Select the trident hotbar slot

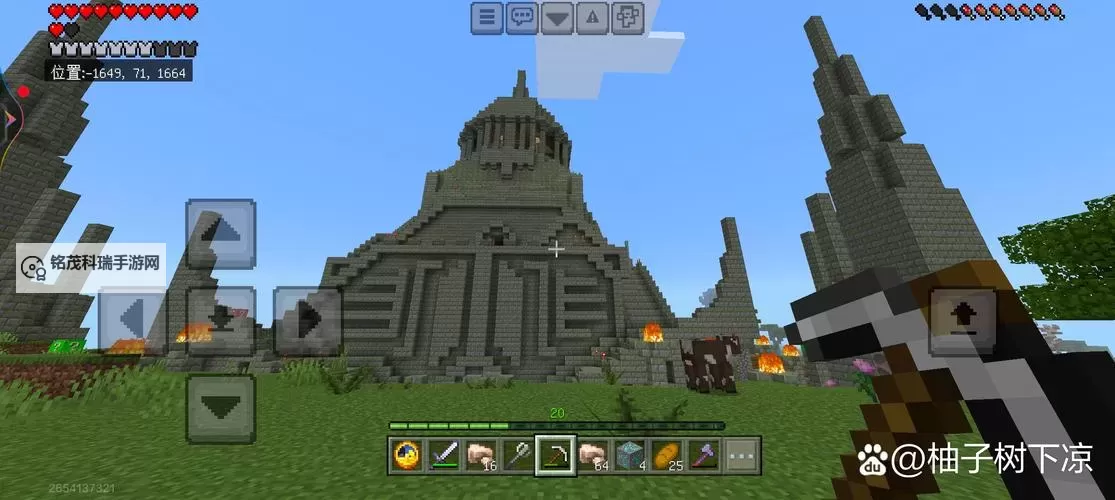click(x=517, y=455)
